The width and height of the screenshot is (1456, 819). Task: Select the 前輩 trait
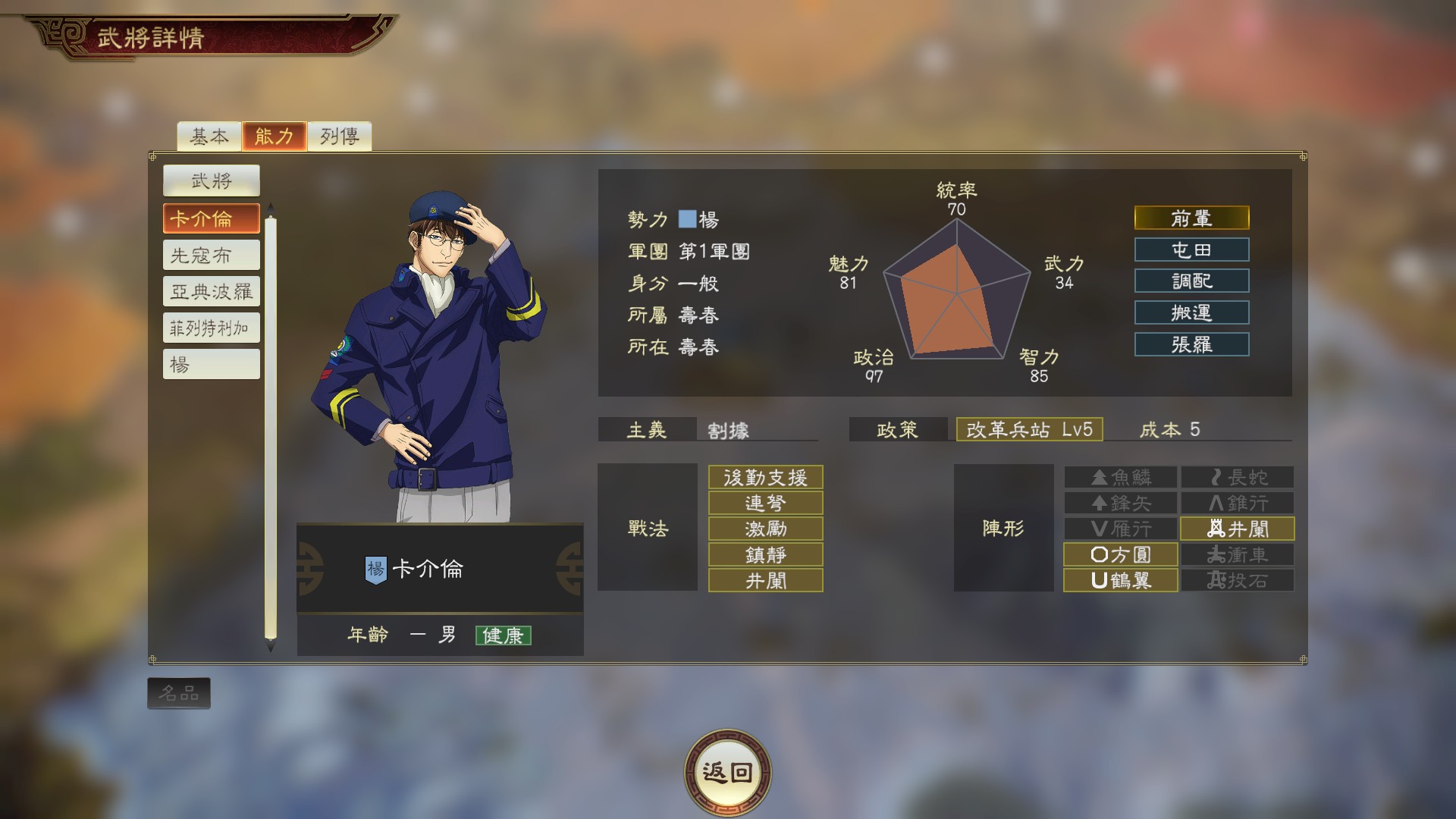pos(1191,218)
